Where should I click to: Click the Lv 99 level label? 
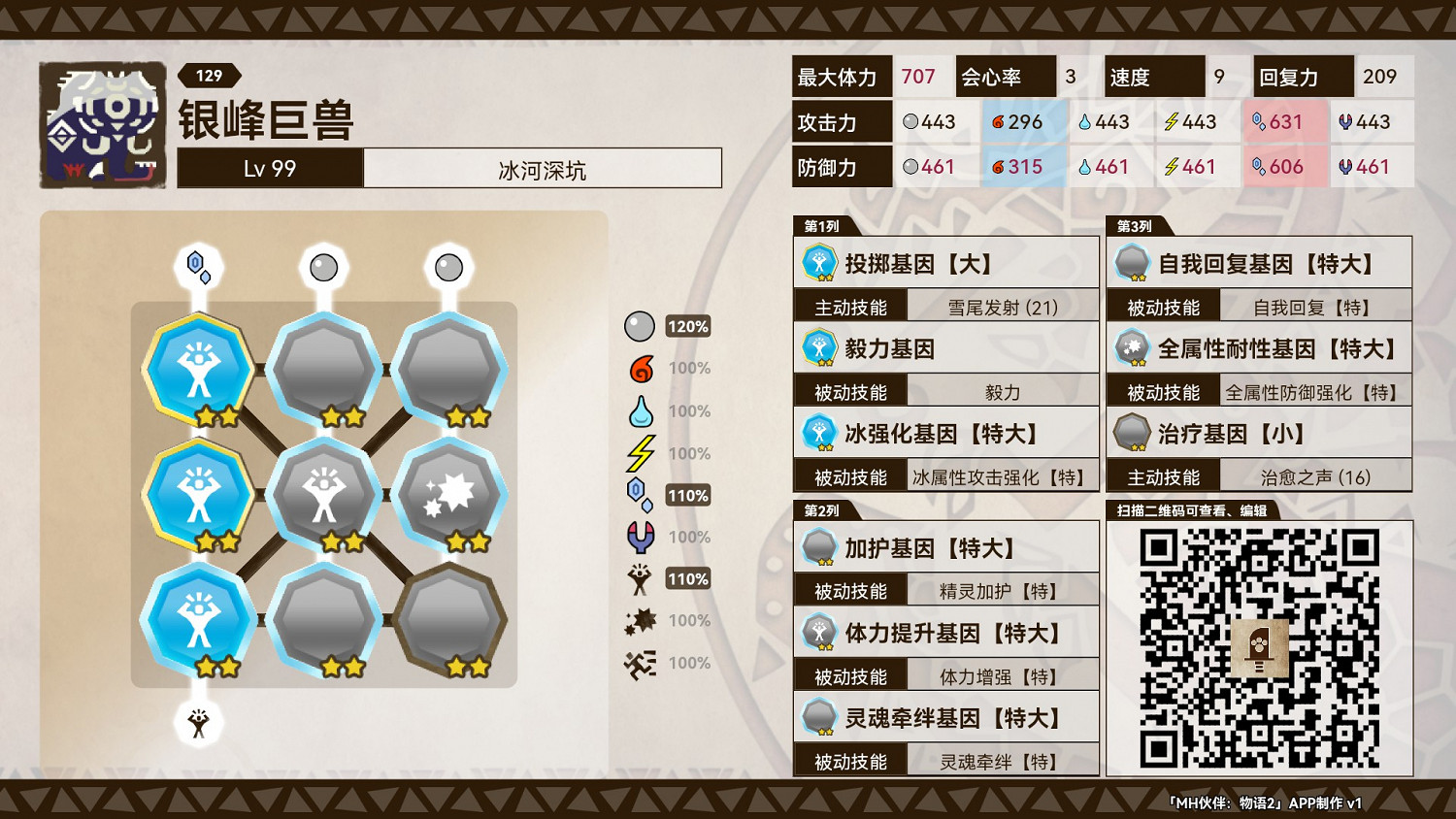tap(269, 168)
